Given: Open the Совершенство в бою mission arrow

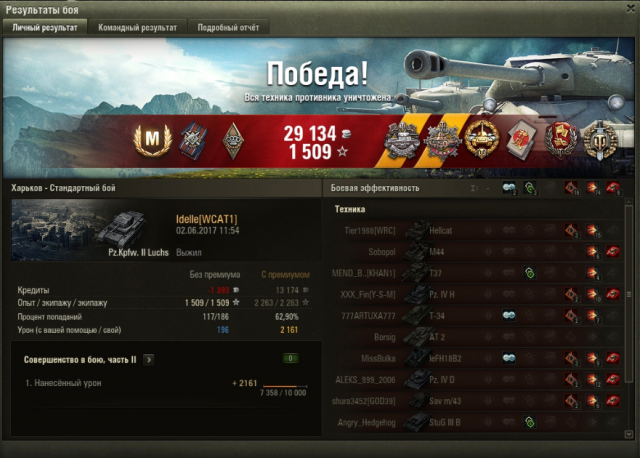Looking at the screenshot, I should 149,357.
